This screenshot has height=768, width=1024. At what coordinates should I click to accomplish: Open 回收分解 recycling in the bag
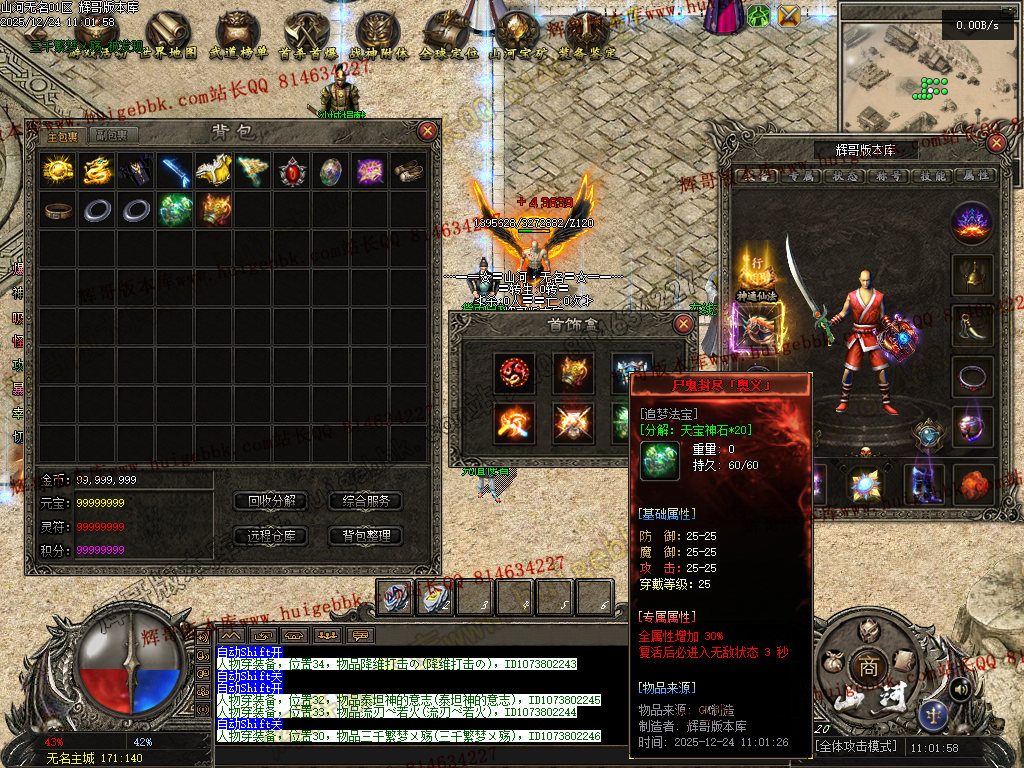click(x=270, y=501)
